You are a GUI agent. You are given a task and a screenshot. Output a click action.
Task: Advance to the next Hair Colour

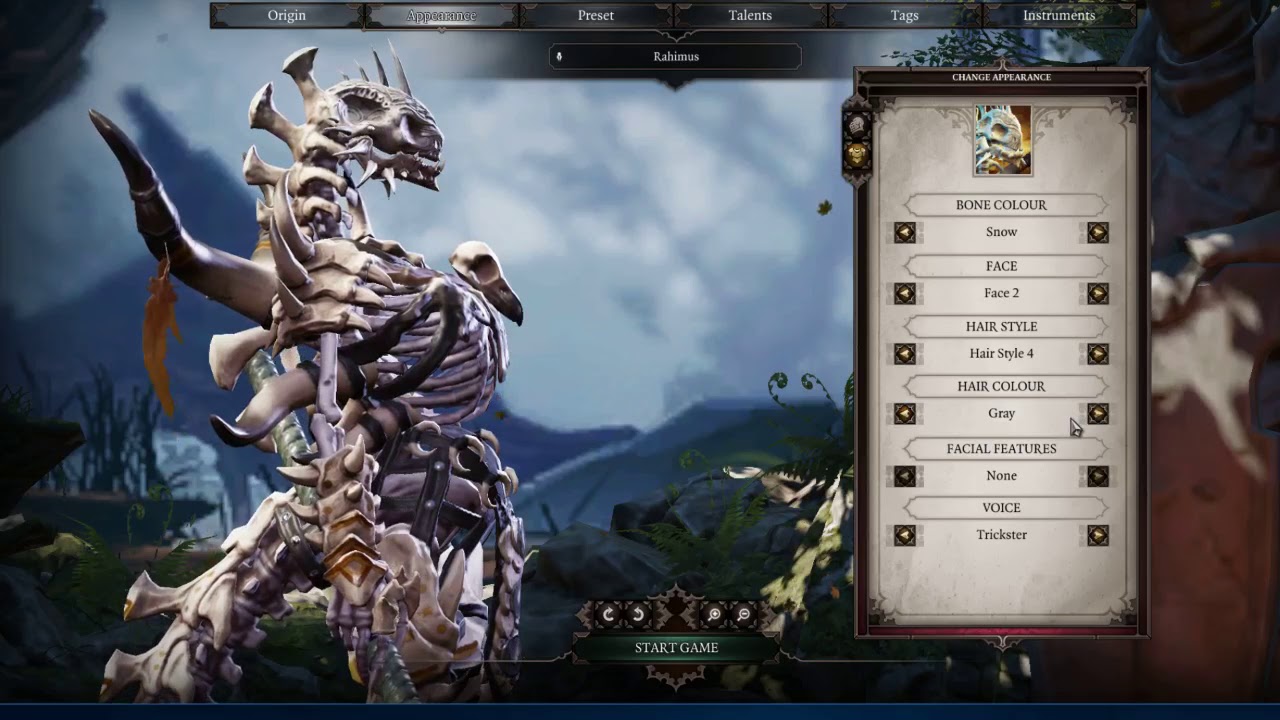(1097, 414)
